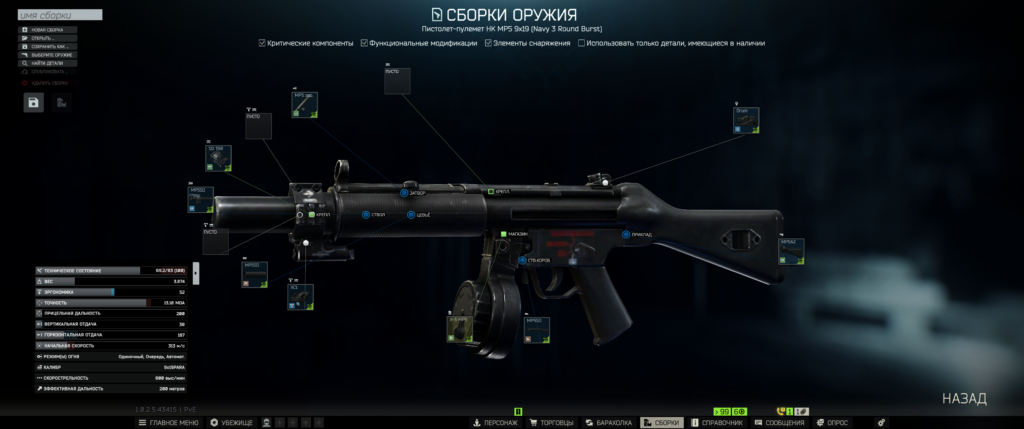Create a new build with Новая сборка
Image resolution: width=1024 pixels, height=429 pixels.
47,30
